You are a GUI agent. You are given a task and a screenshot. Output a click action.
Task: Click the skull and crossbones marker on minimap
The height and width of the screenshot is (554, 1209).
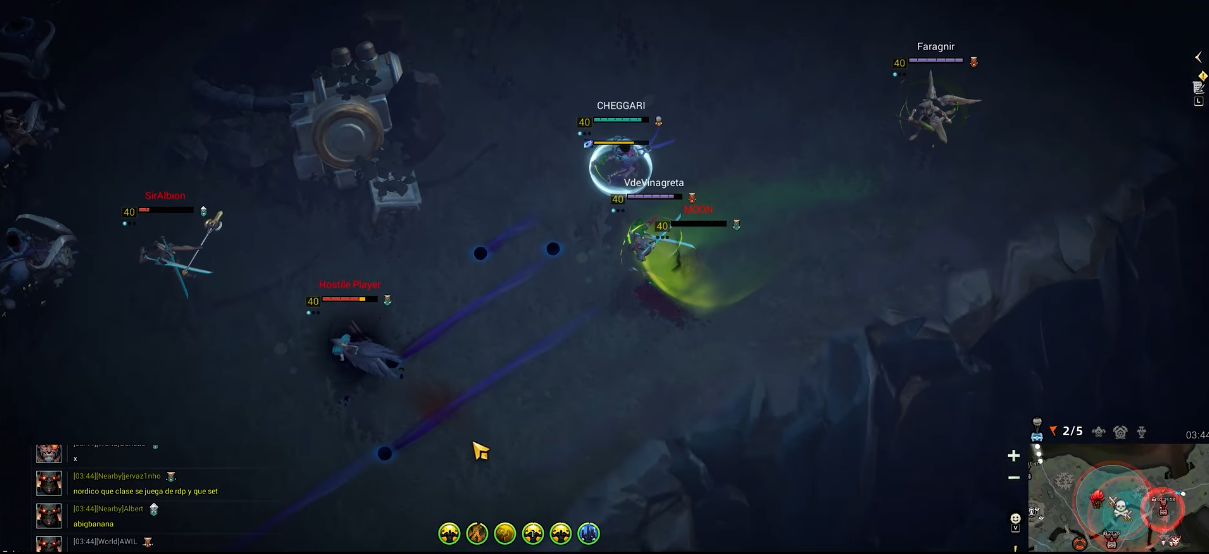[1119, 506]
